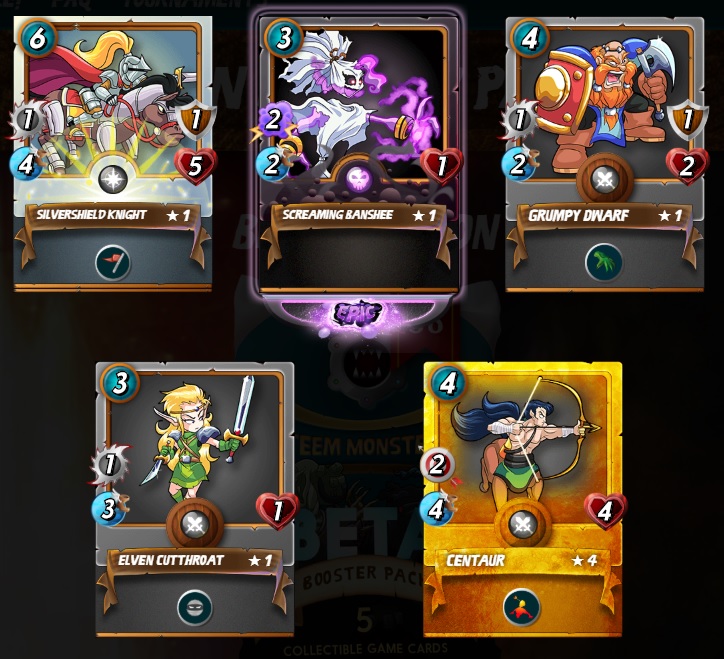Image resolution: width=724 pixels, height=659 pixels.
Task: Choose the Grumpy Dwarf card
Action: coord(604,150)
